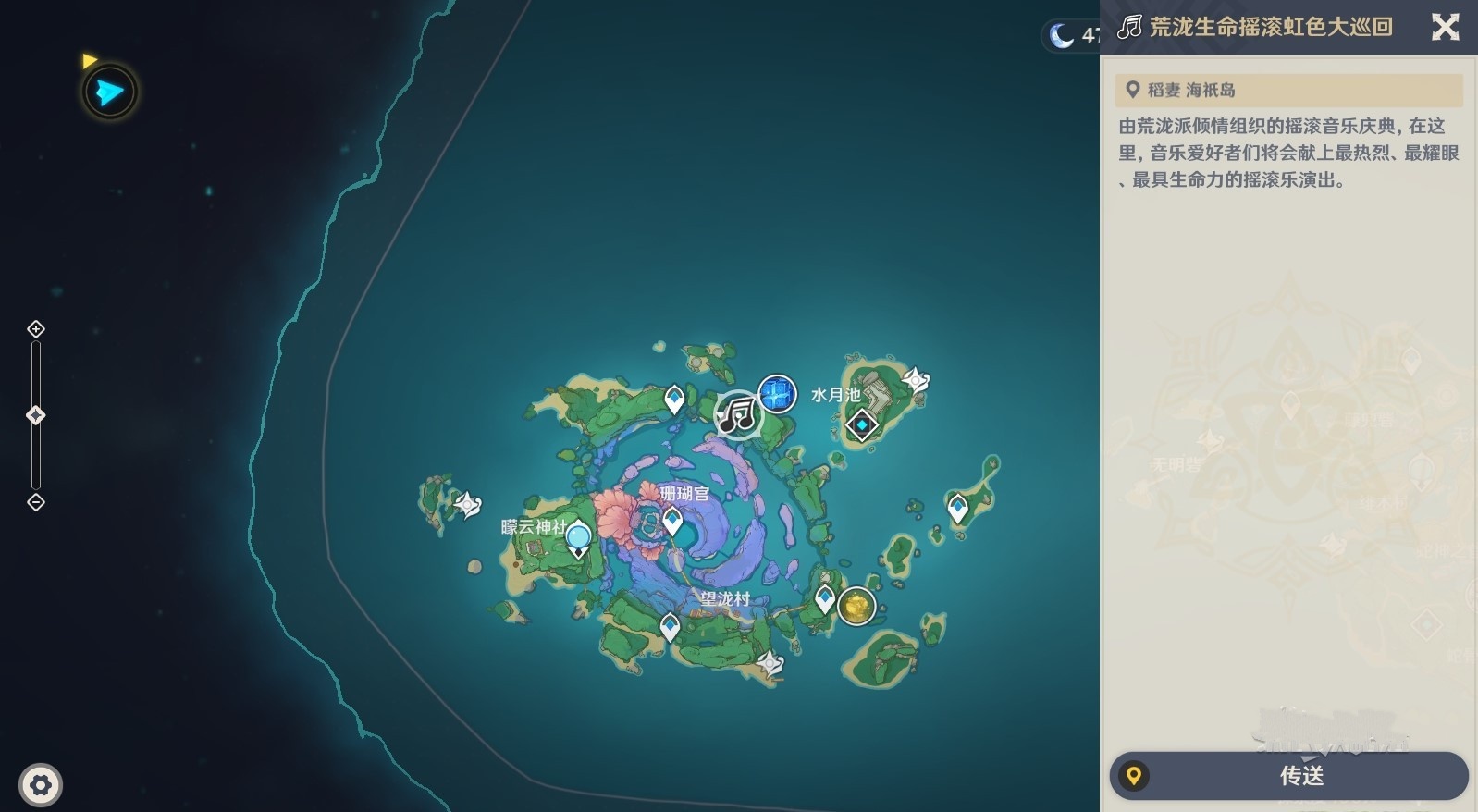Viewport: 1478px width, 812px height.
Task: Choose the 珊瑚宫 teleport waypoint
Action: point(672,522)
